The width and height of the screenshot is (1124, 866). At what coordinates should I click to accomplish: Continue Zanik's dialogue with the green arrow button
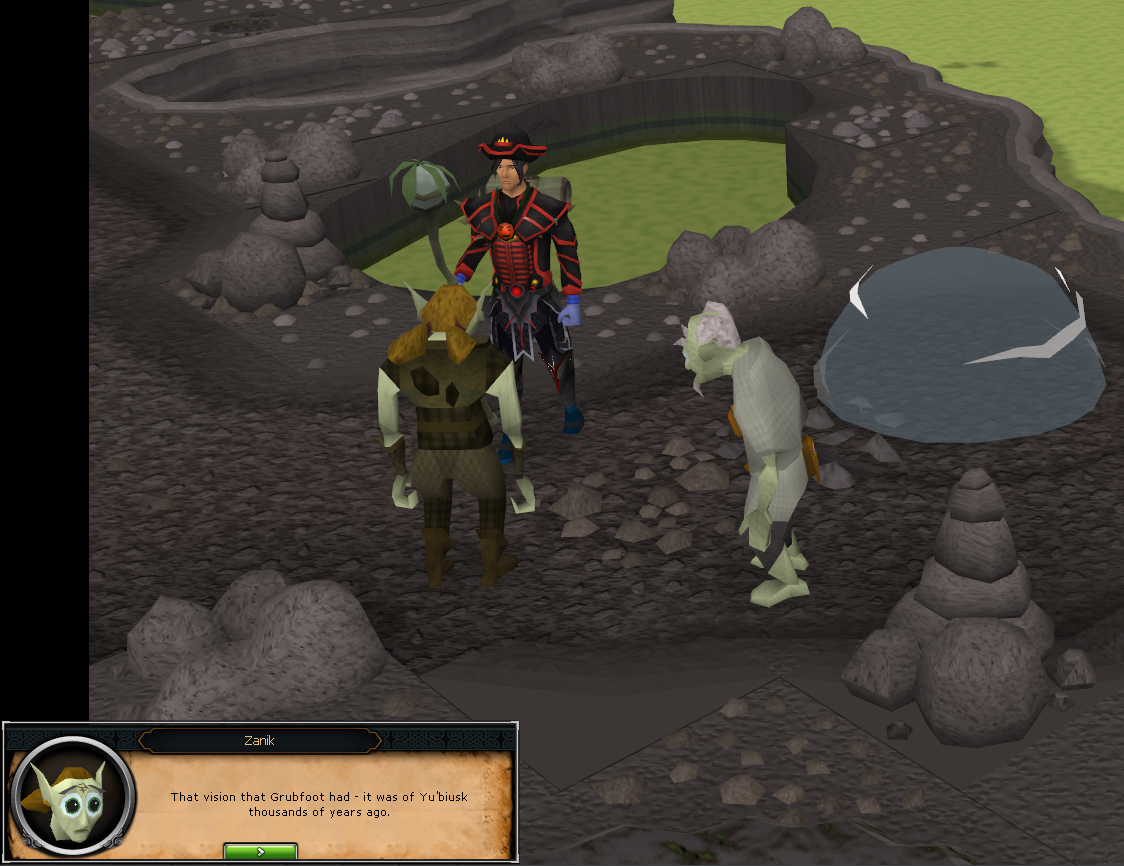pos(260,852)
